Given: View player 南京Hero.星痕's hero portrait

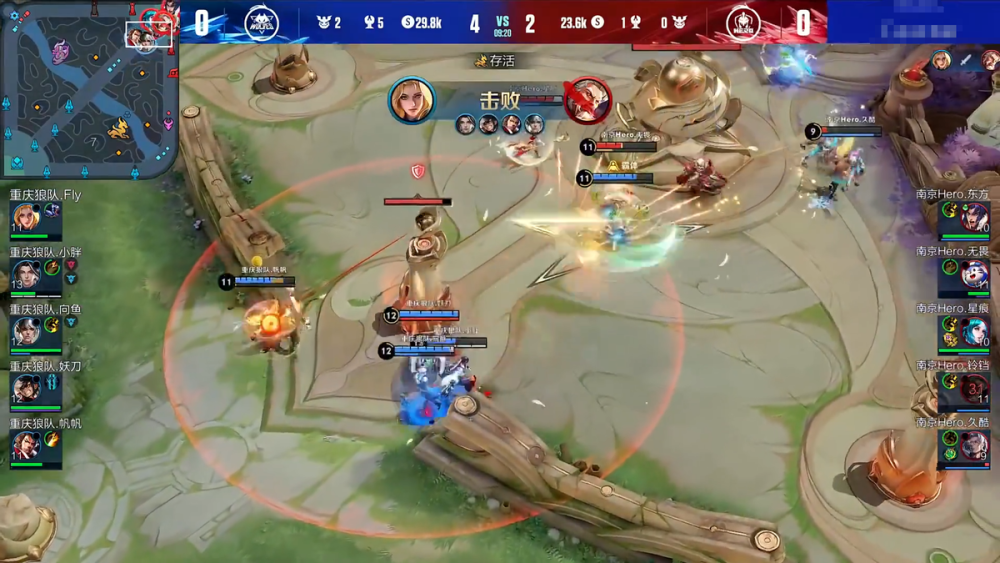Looking at the screenshot, I should 974,331.
